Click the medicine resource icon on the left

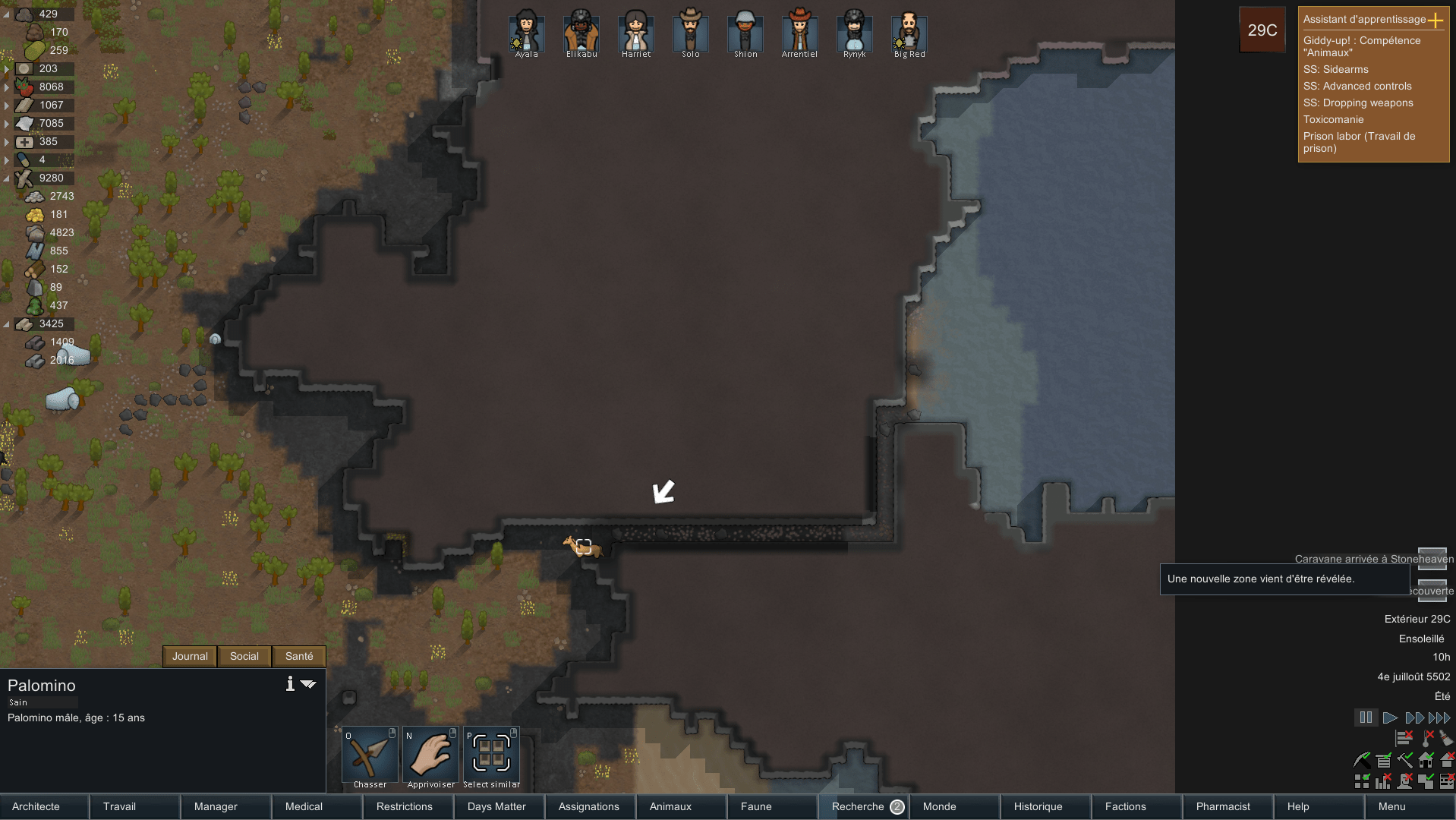point(24,141)
